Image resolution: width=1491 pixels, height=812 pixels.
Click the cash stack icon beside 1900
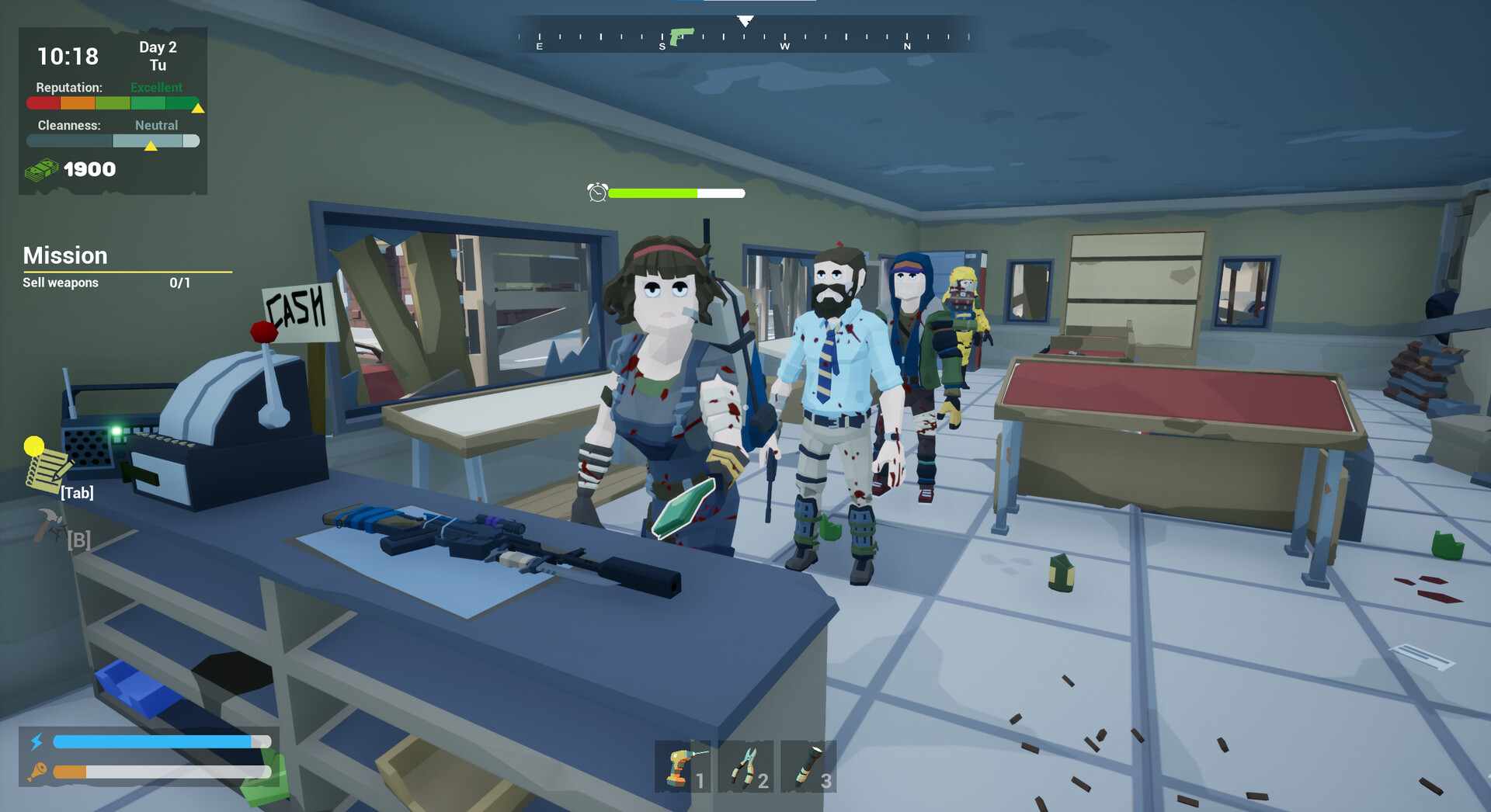(x=43, y=169)
